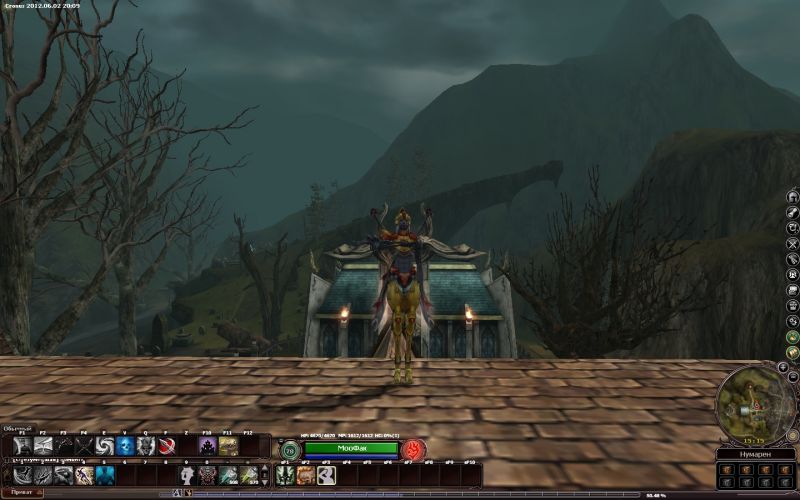Click the red flame emblem beside the name bar
Viewport: 800px width, 500px height.
pyautogui.click(x=415, y=449)
